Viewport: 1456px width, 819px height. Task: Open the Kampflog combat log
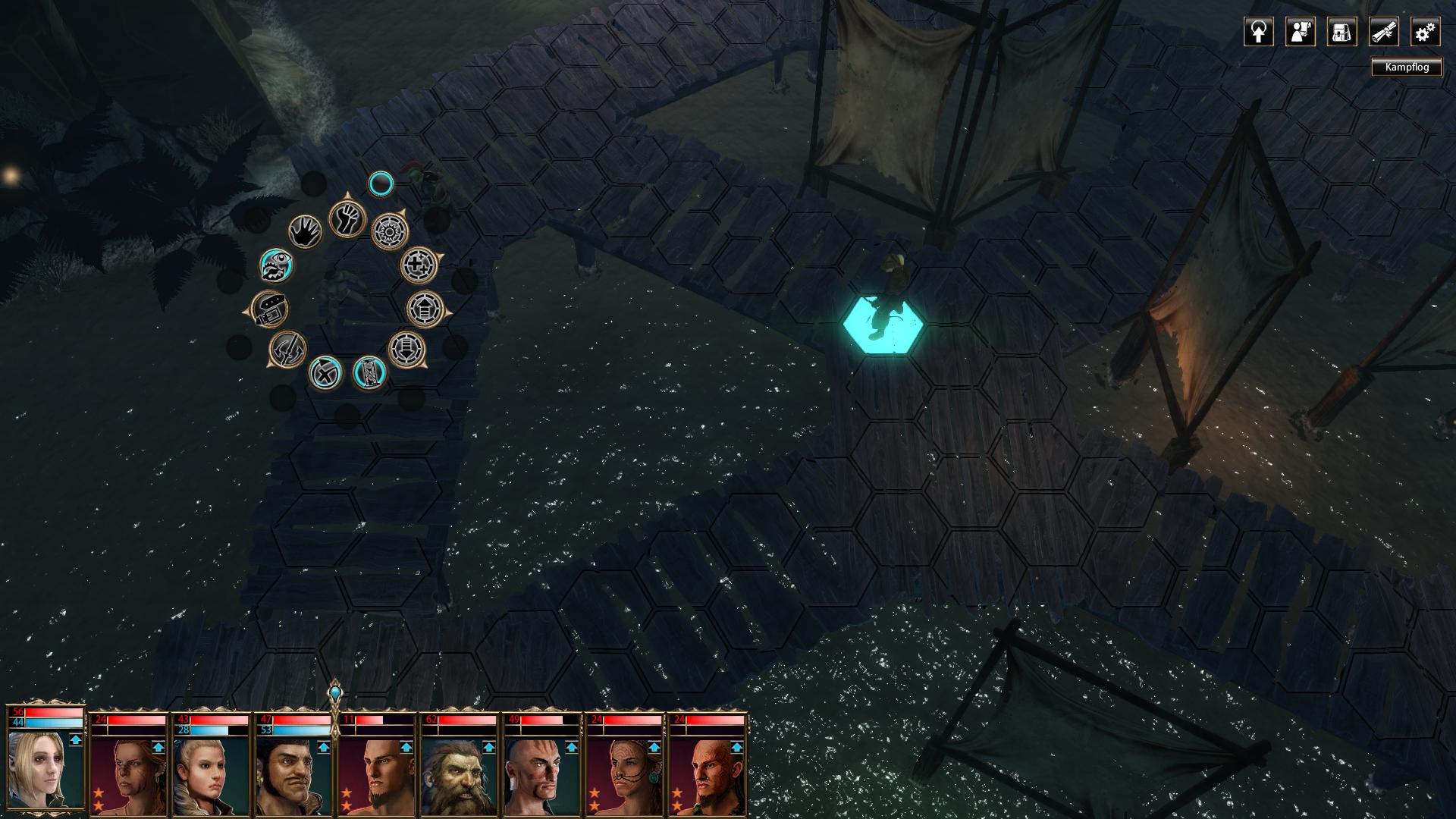[1407, 67]
